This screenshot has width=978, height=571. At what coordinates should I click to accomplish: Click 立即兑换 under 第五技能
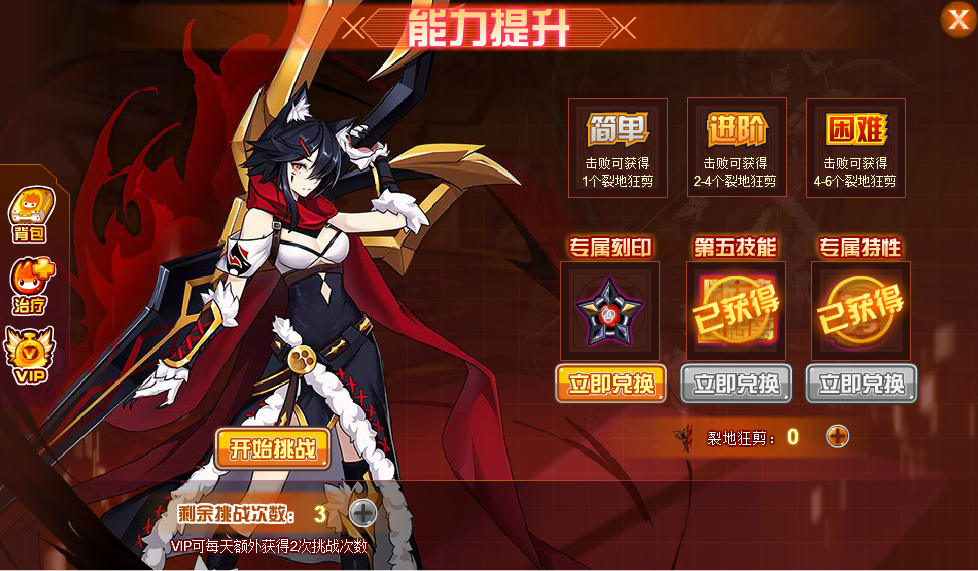tap(736, 384)
